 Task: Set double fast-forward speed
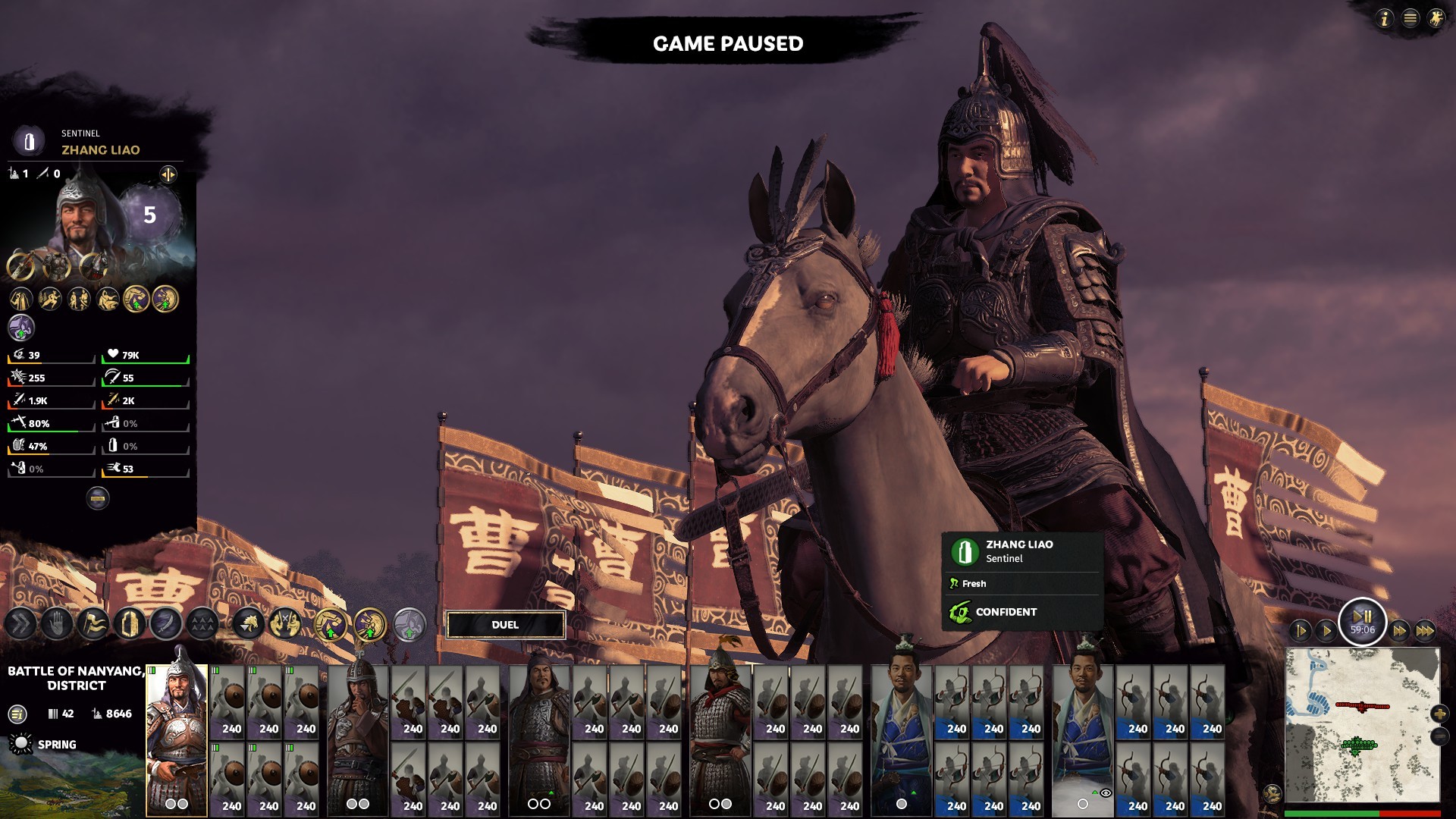(1399, 631)
